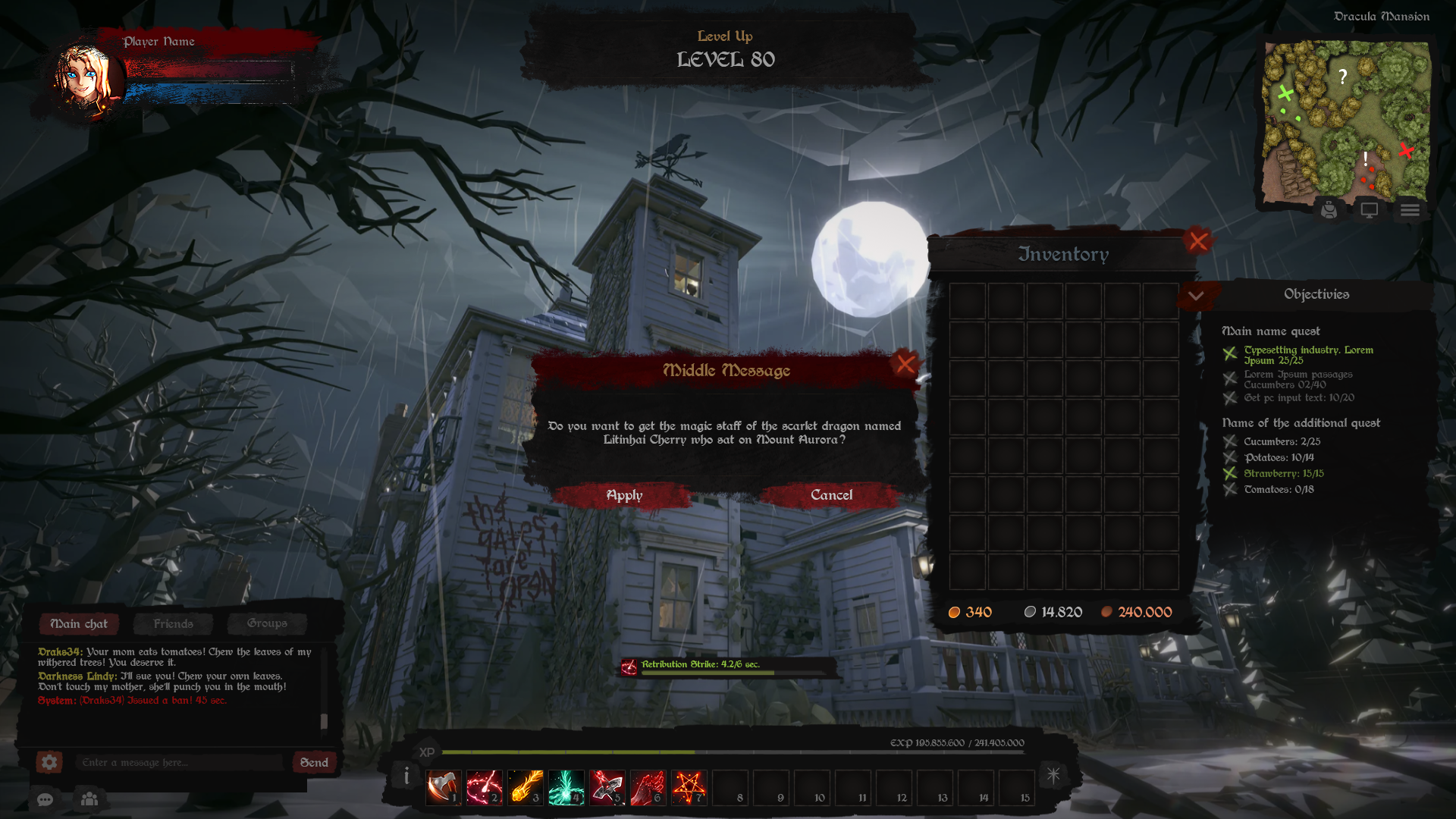
Task: Use the green energy burst ability
Action: coord(566,787)
